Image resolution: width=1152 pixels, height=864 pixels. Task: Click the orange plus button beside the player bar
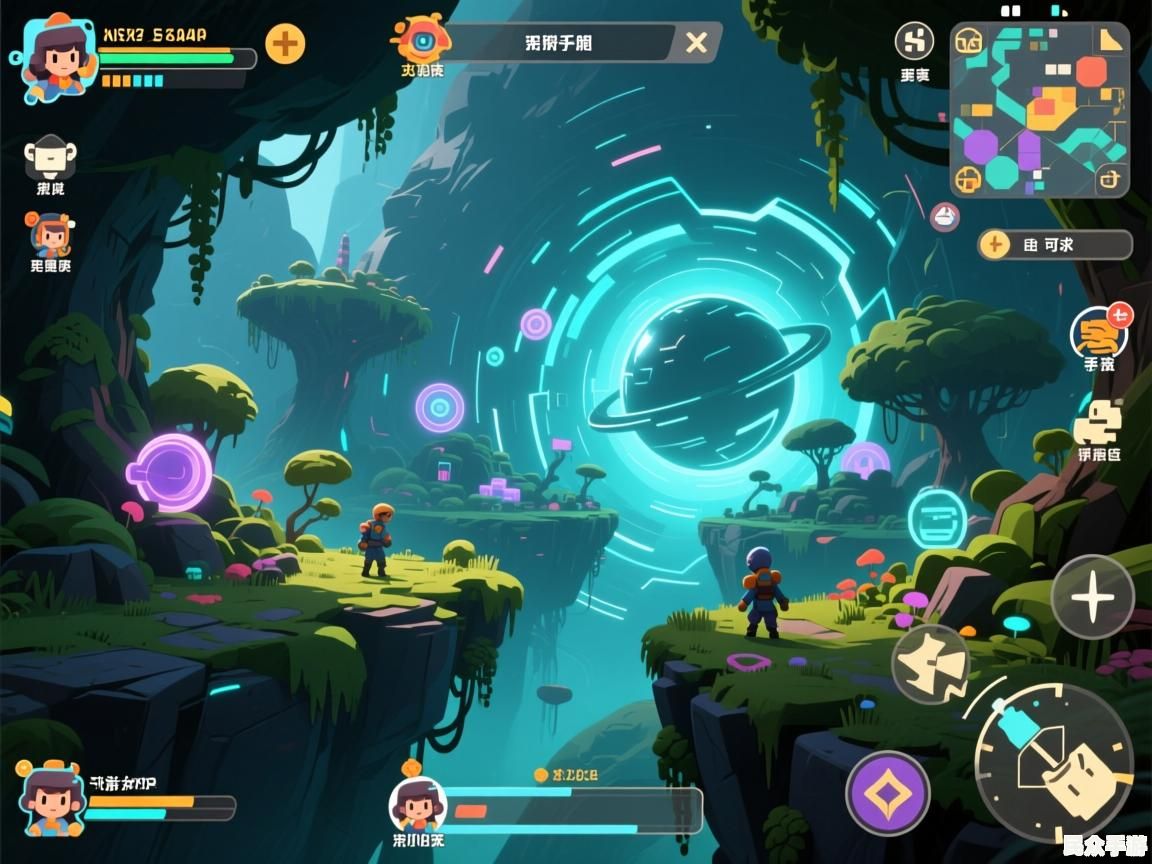click(285, 44)
